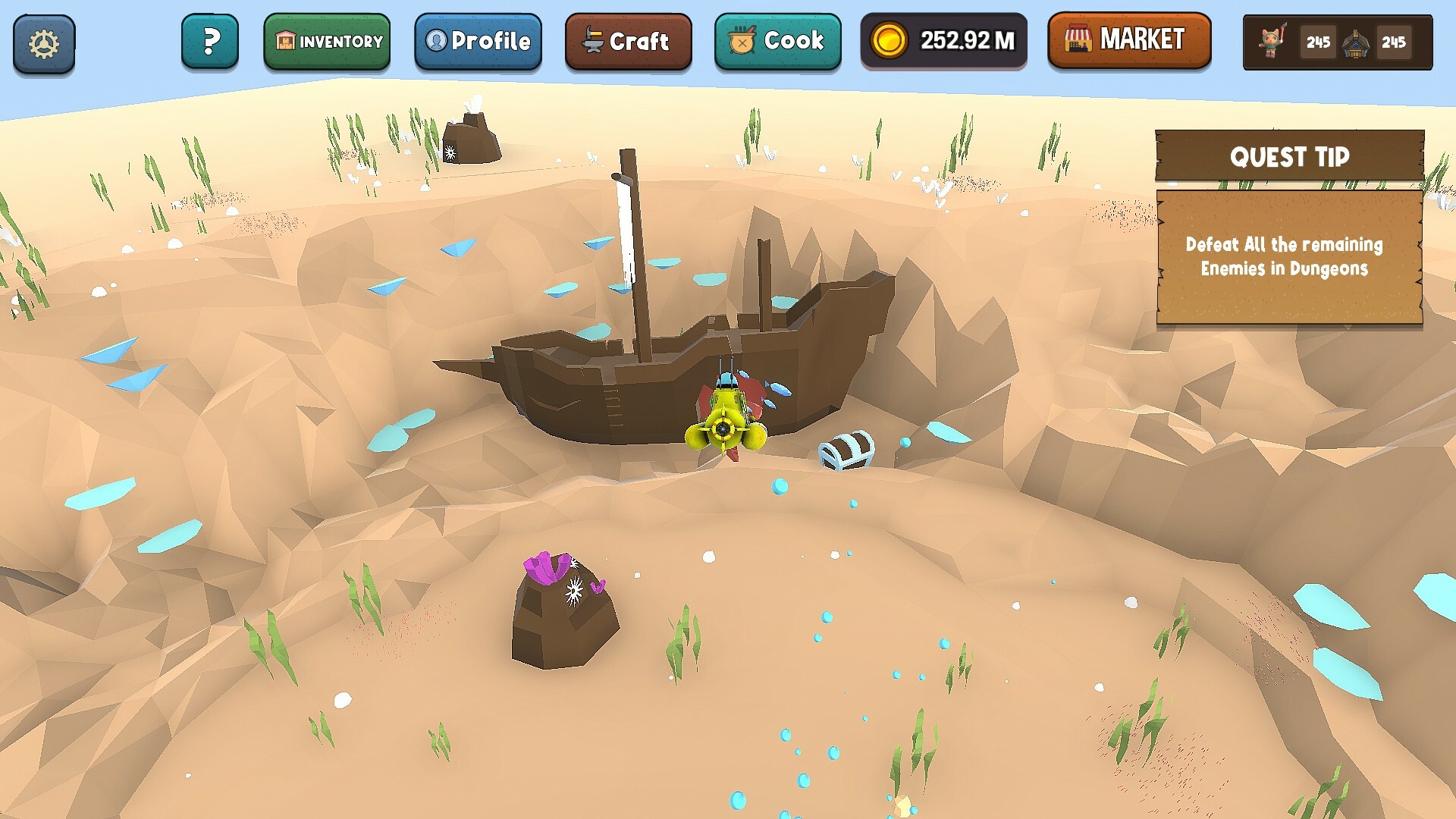Open your Profile

pos(478,42)
